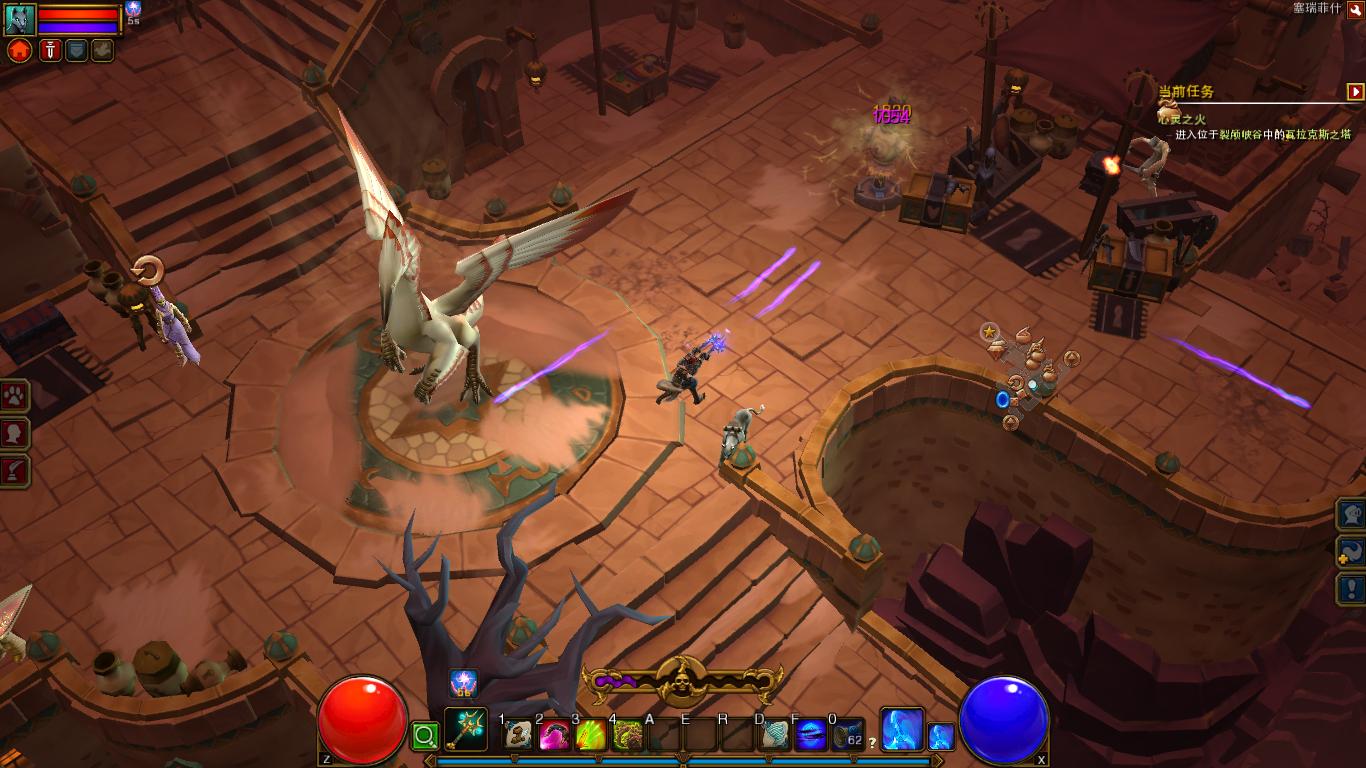Choose the pet stance with the paw icon
This screenshot has height=768, width=1366.
[x=102, y=50]
